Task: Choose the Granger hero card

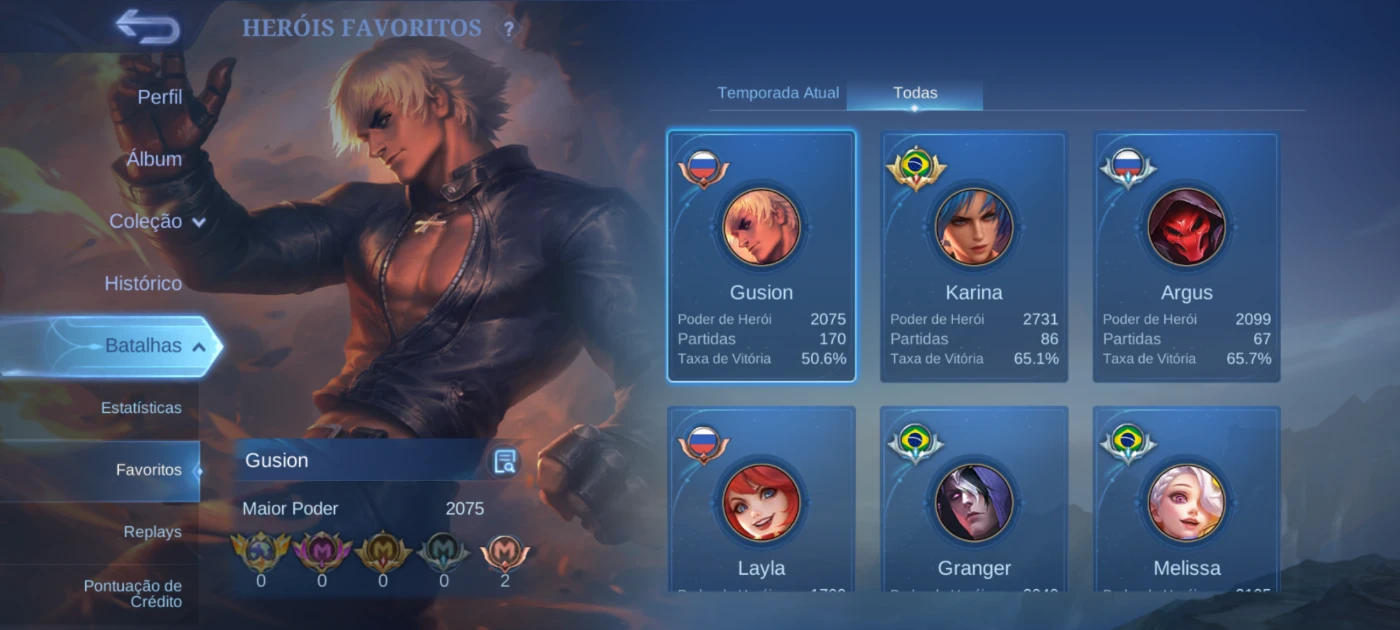Action: (974, 500)
